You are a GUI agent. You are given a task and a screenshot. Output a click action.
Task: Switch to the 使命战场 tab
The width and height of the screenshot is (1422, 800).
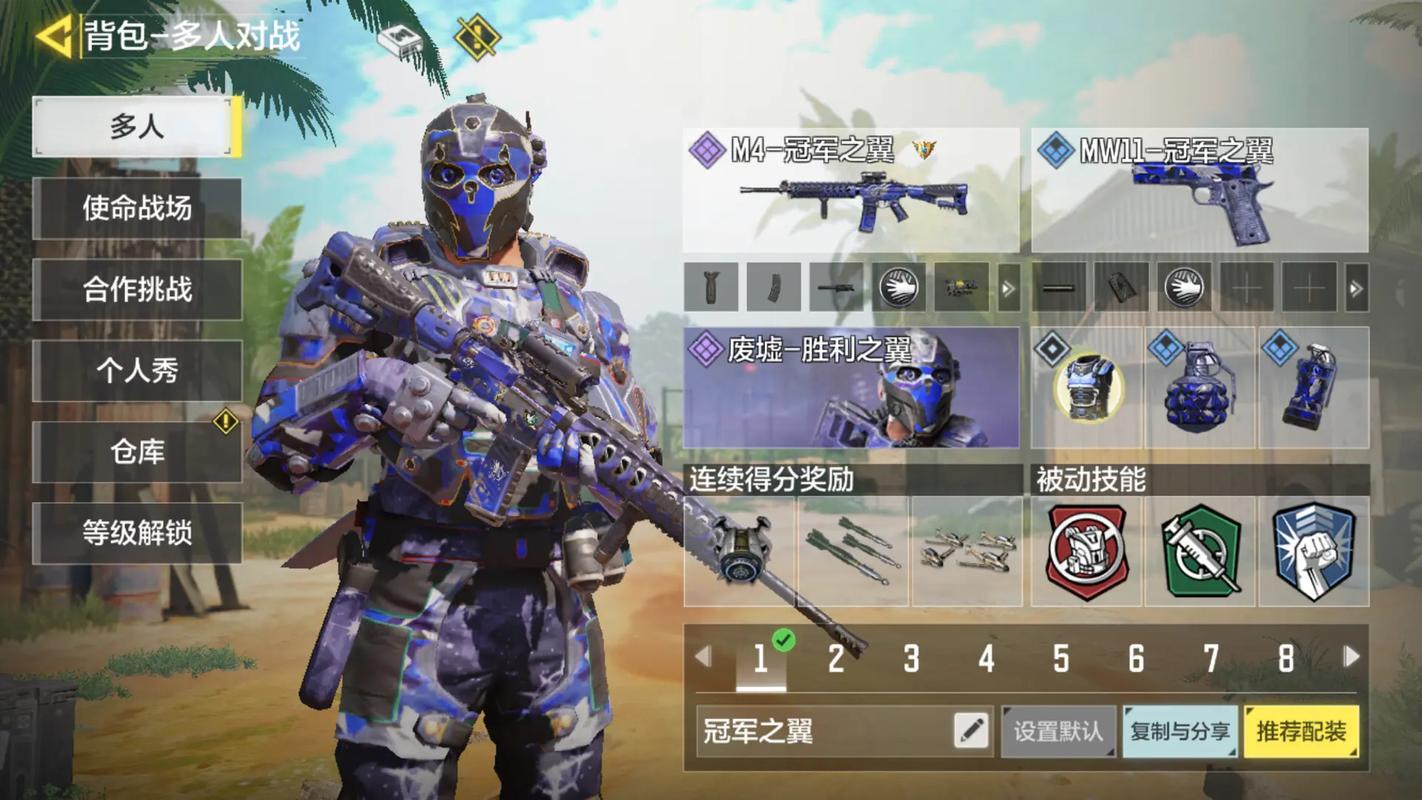137,208
